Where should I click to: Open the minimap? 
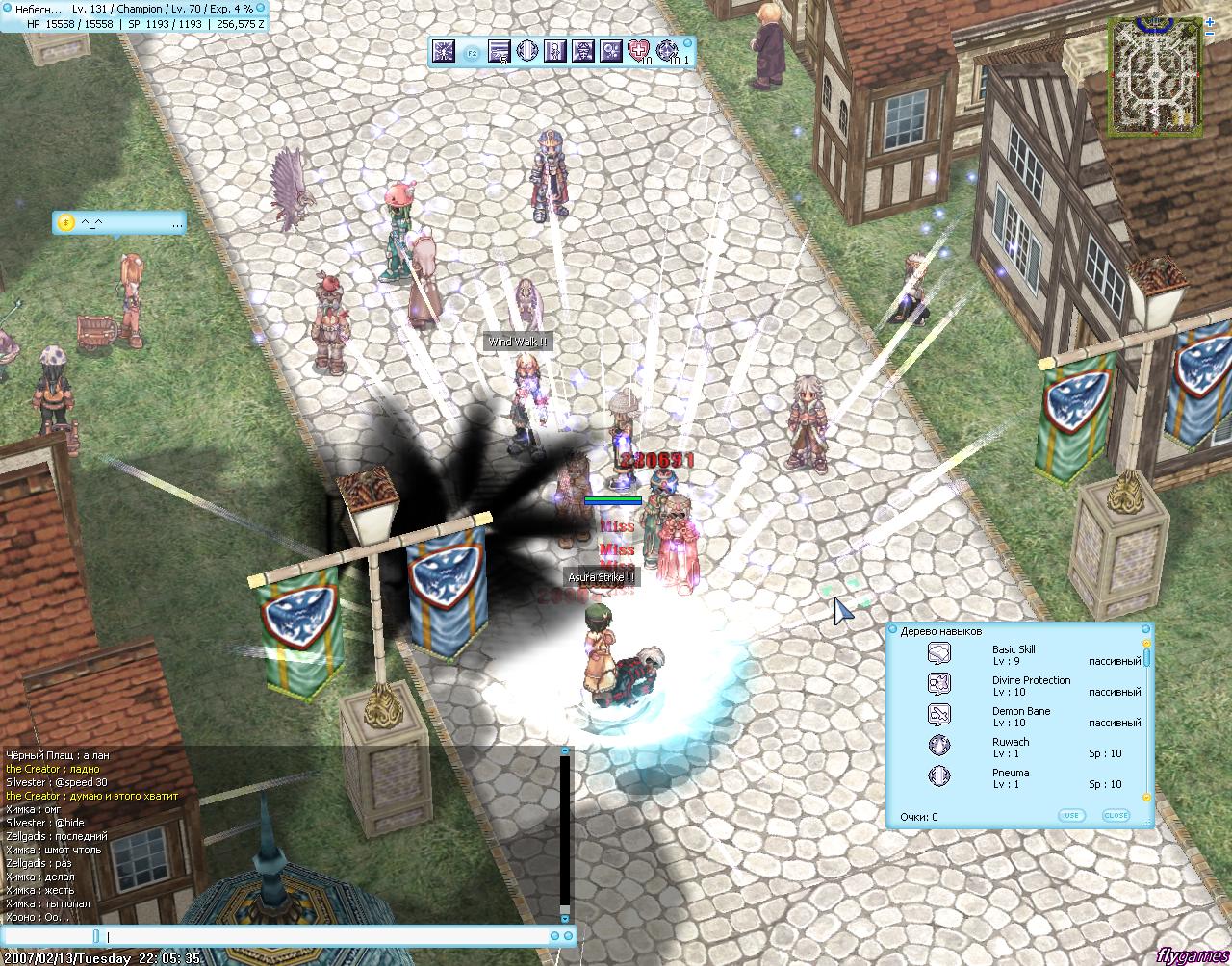point(1154,73)
